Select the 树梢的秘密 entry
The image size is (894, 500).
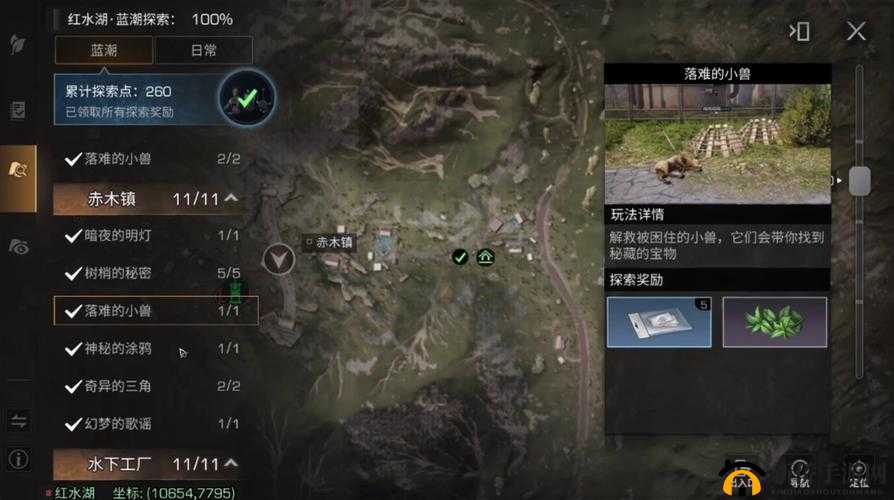click(155, 273)
